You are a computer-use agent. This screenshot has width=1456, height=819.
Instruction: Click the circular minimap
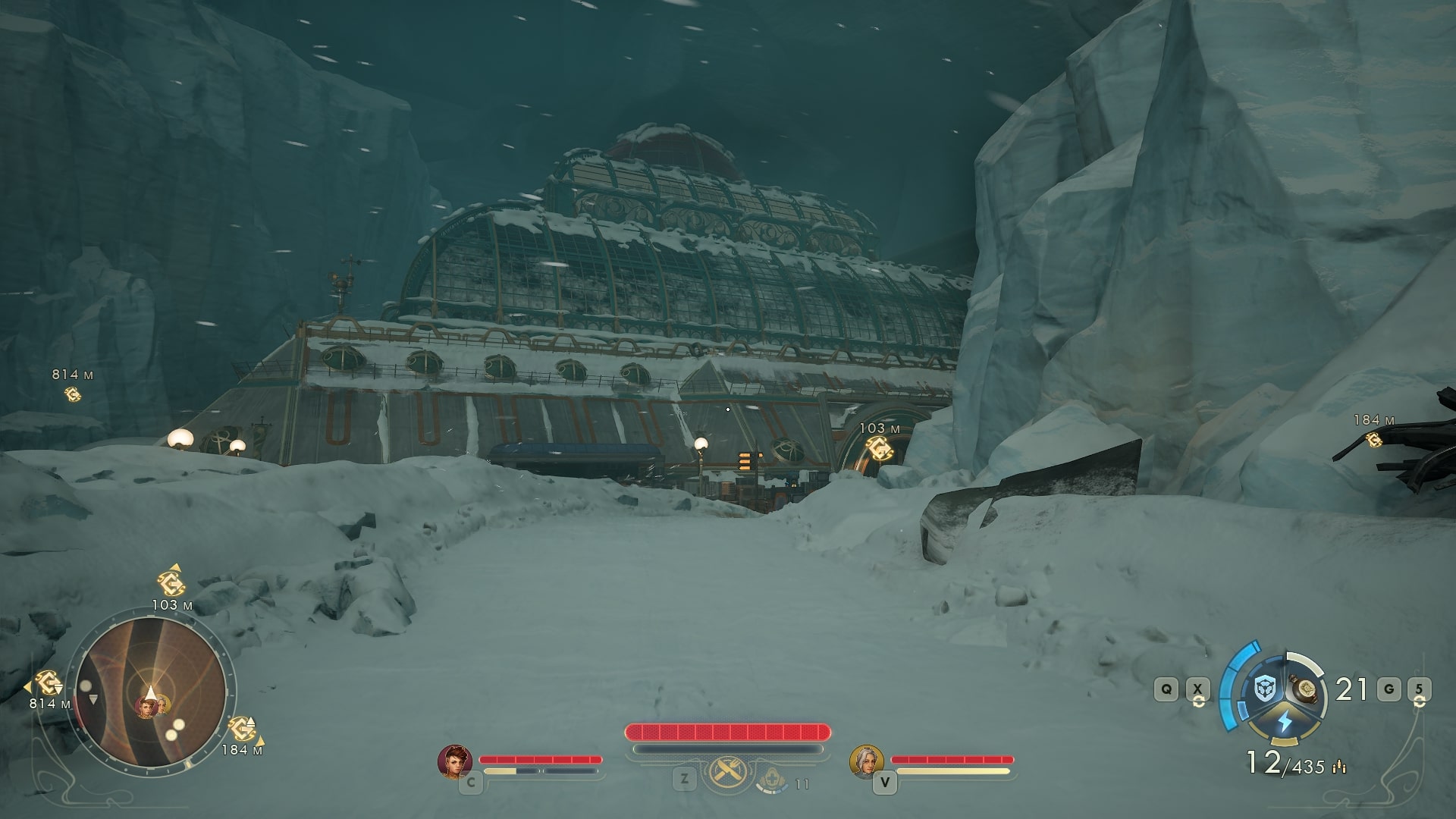(151, 692)
